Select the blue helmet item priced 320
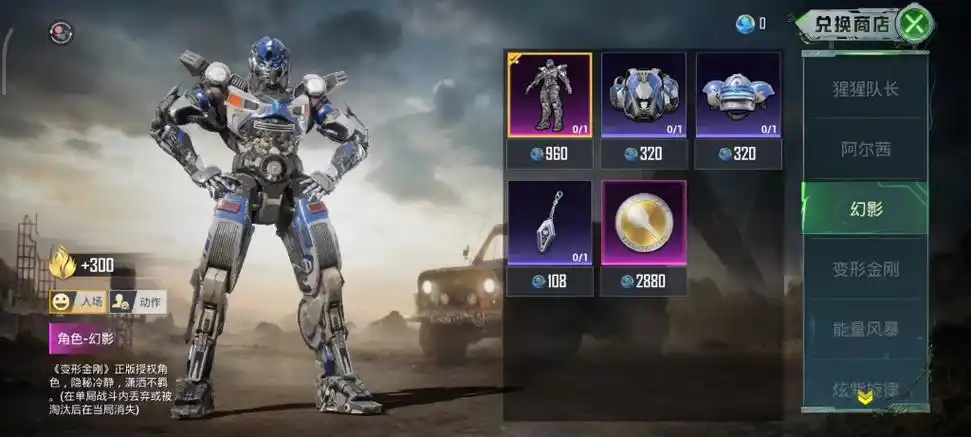Viewport: 971px width, 437px height. click(738, 95)
